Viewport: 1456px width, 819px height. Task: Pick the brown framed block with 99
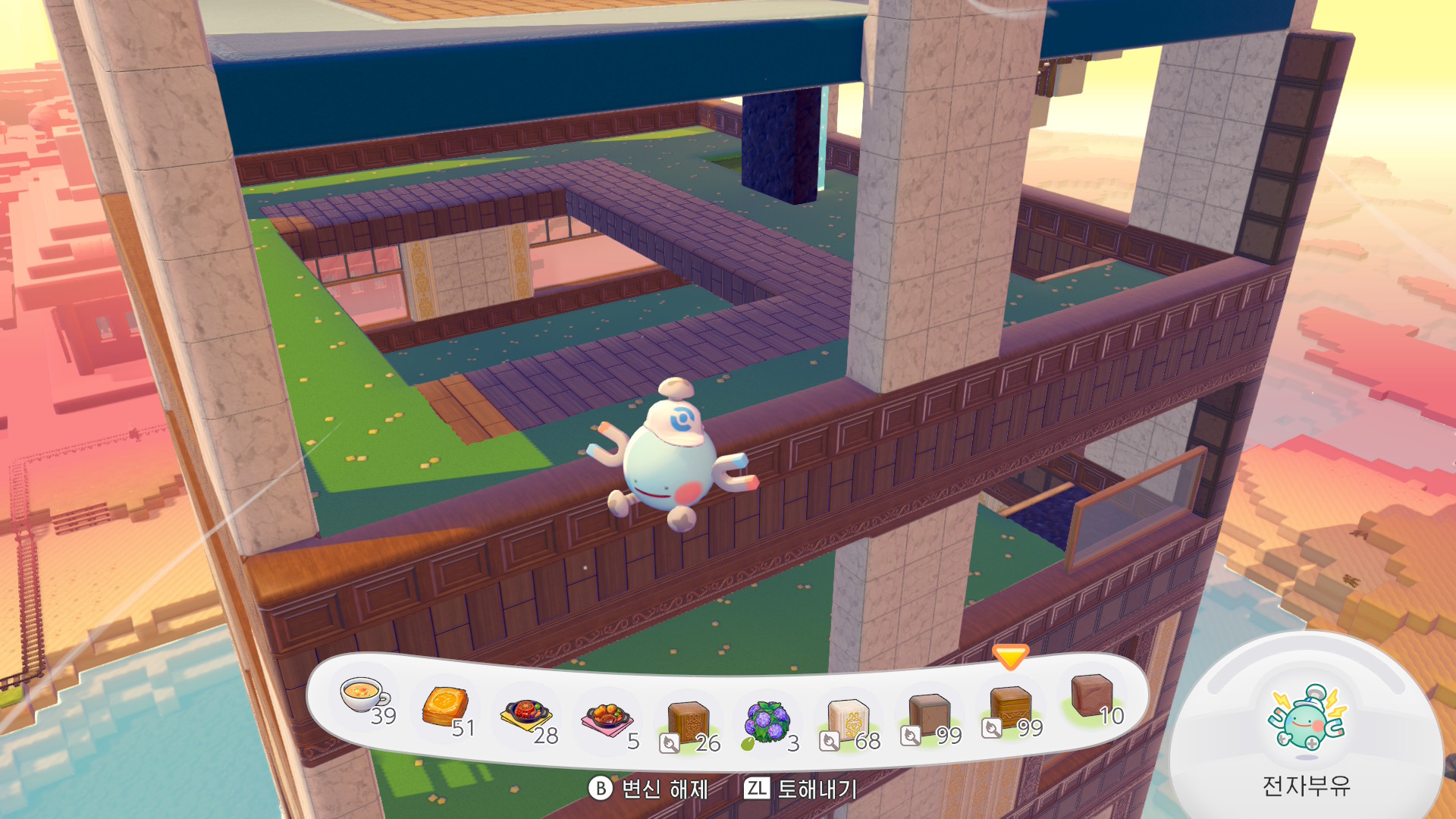click(929, 715)
